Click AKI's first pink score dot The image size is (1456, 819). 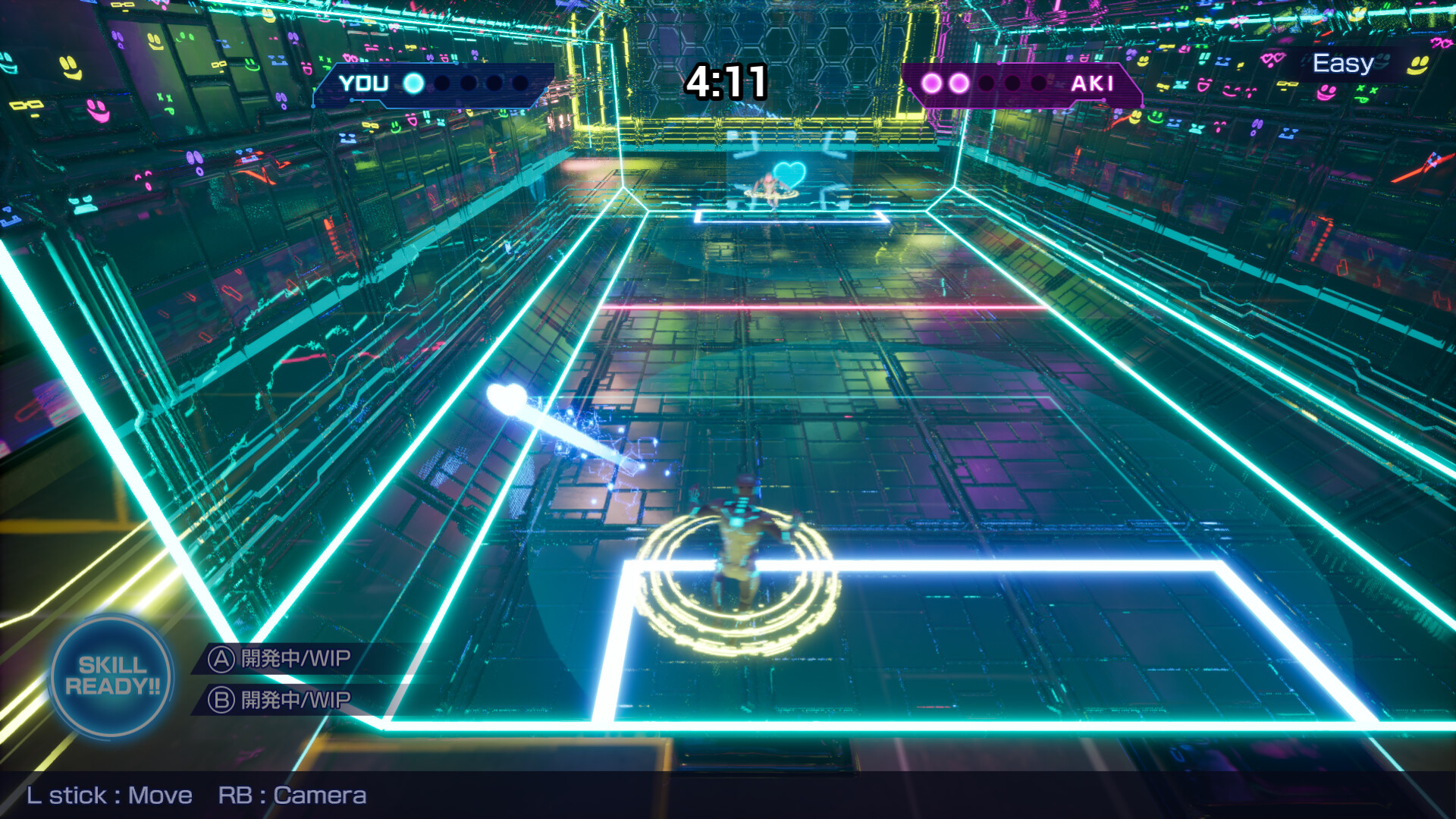[931, 83]
